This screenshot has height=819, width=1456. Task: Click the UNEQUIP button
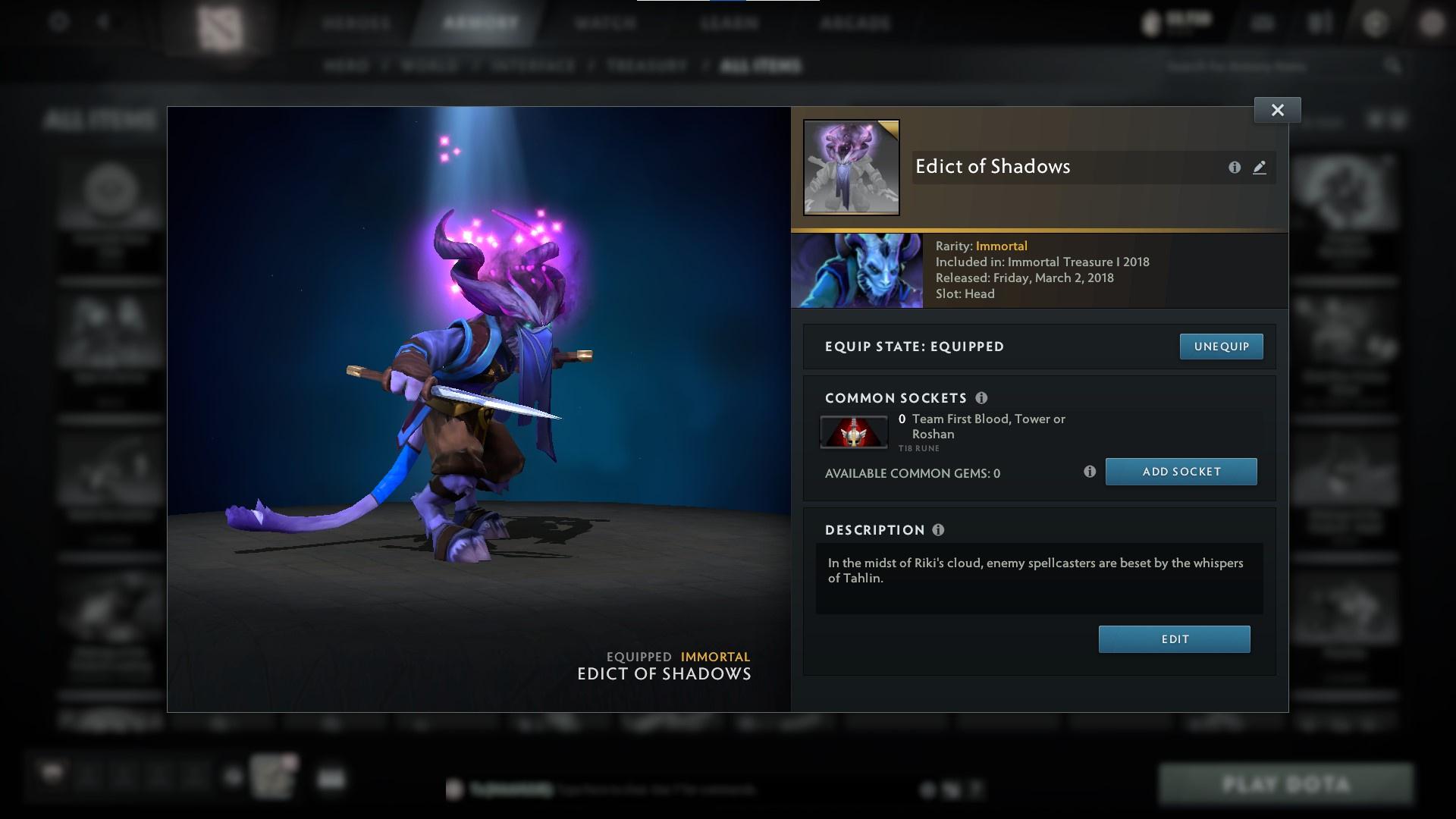(1221, 346)
